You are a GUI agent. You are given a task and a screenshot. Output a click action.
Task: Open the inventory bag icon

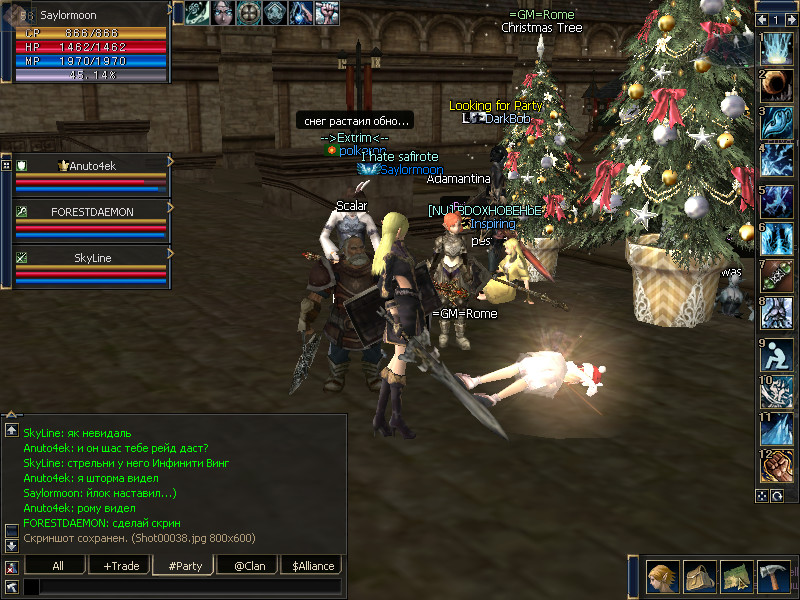[700, 577]
